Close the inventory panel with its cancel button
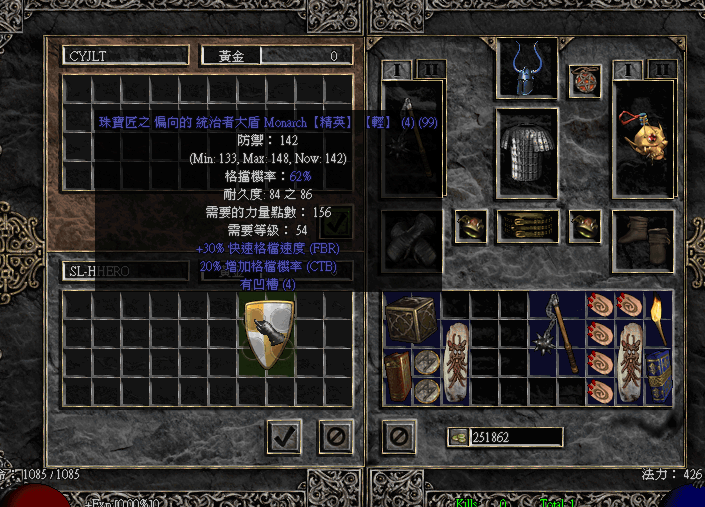This screenshot has width=705, height=507. pos(398,436)
